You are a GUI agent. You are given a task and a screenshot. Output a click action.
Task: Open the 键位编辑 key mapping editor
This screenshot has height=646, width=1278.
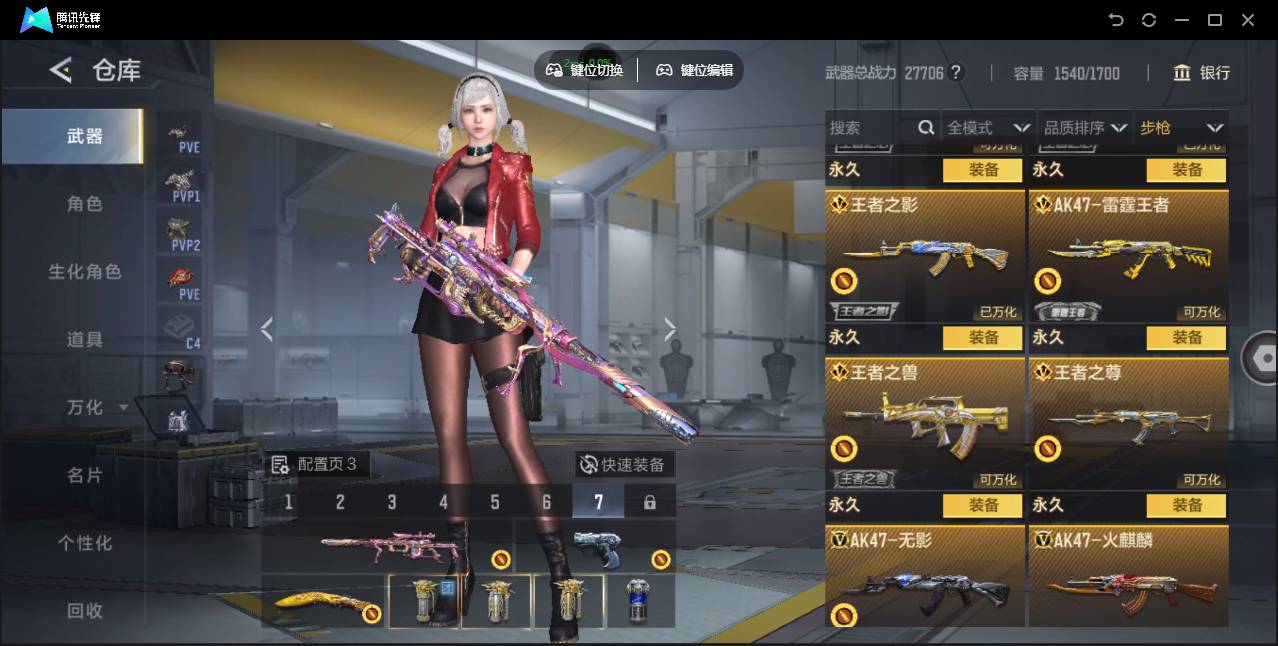point(695,70)
